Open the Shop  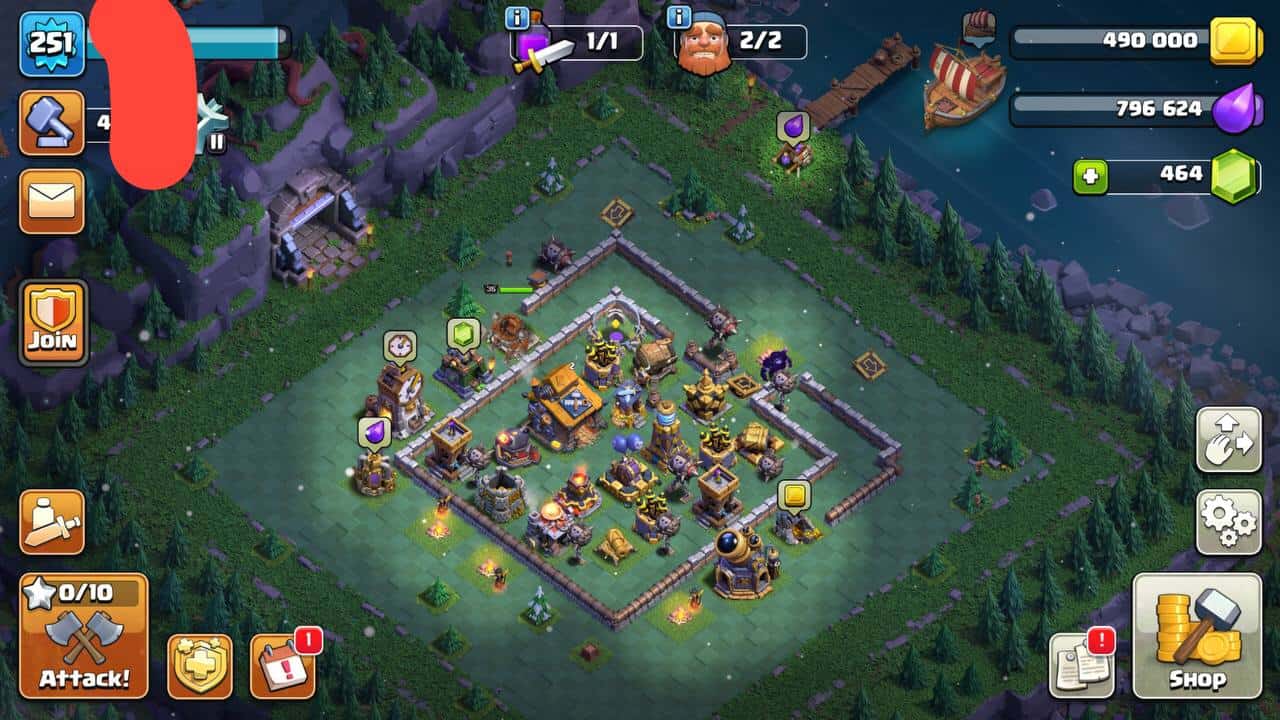click(1197, 636)
